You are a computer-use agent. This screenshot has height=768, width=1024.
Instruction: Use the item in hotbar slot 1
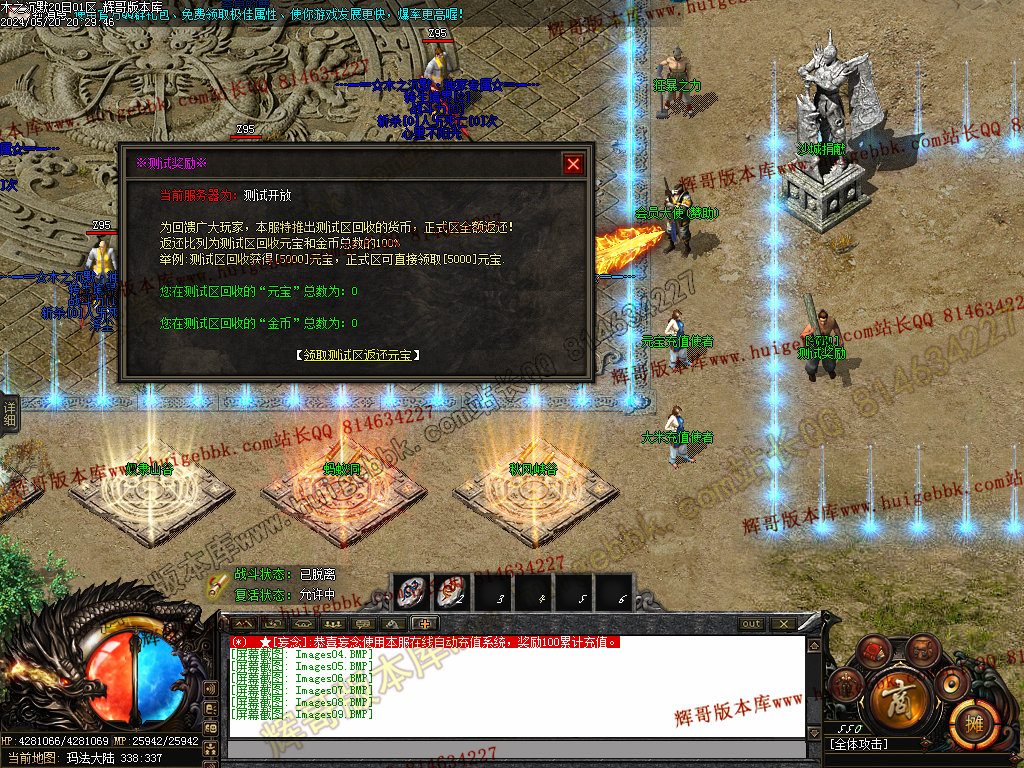tap(411, 592)
